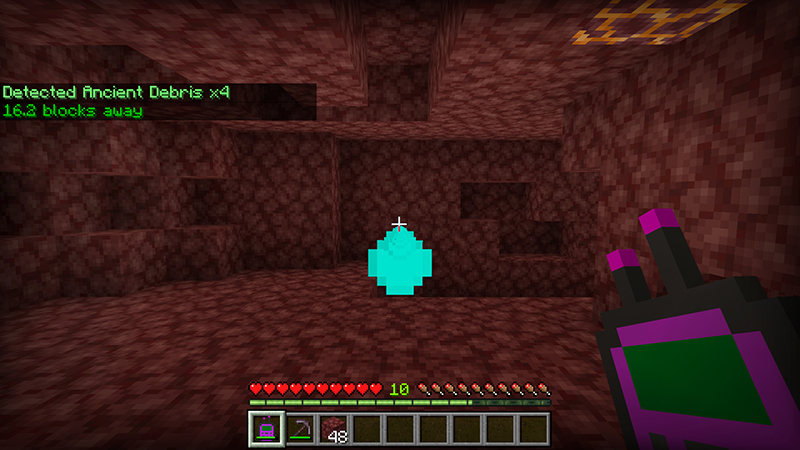
Task: Choose the netherrack stack of 48
Action: (332, 429)
